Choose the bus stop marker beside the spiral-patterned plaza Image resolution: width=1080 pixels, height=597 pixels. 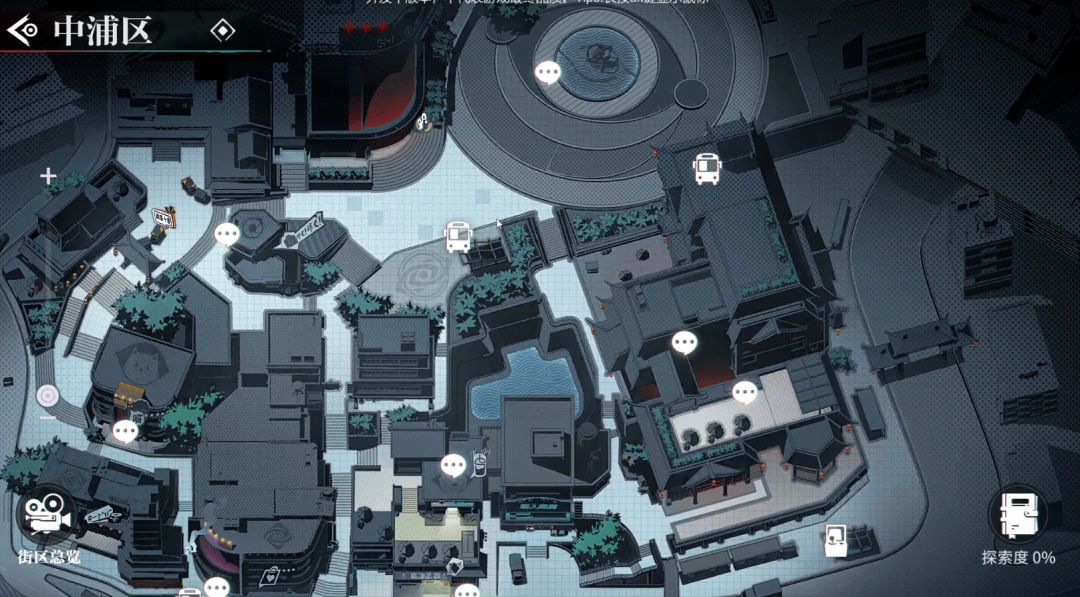pos(458,237)
